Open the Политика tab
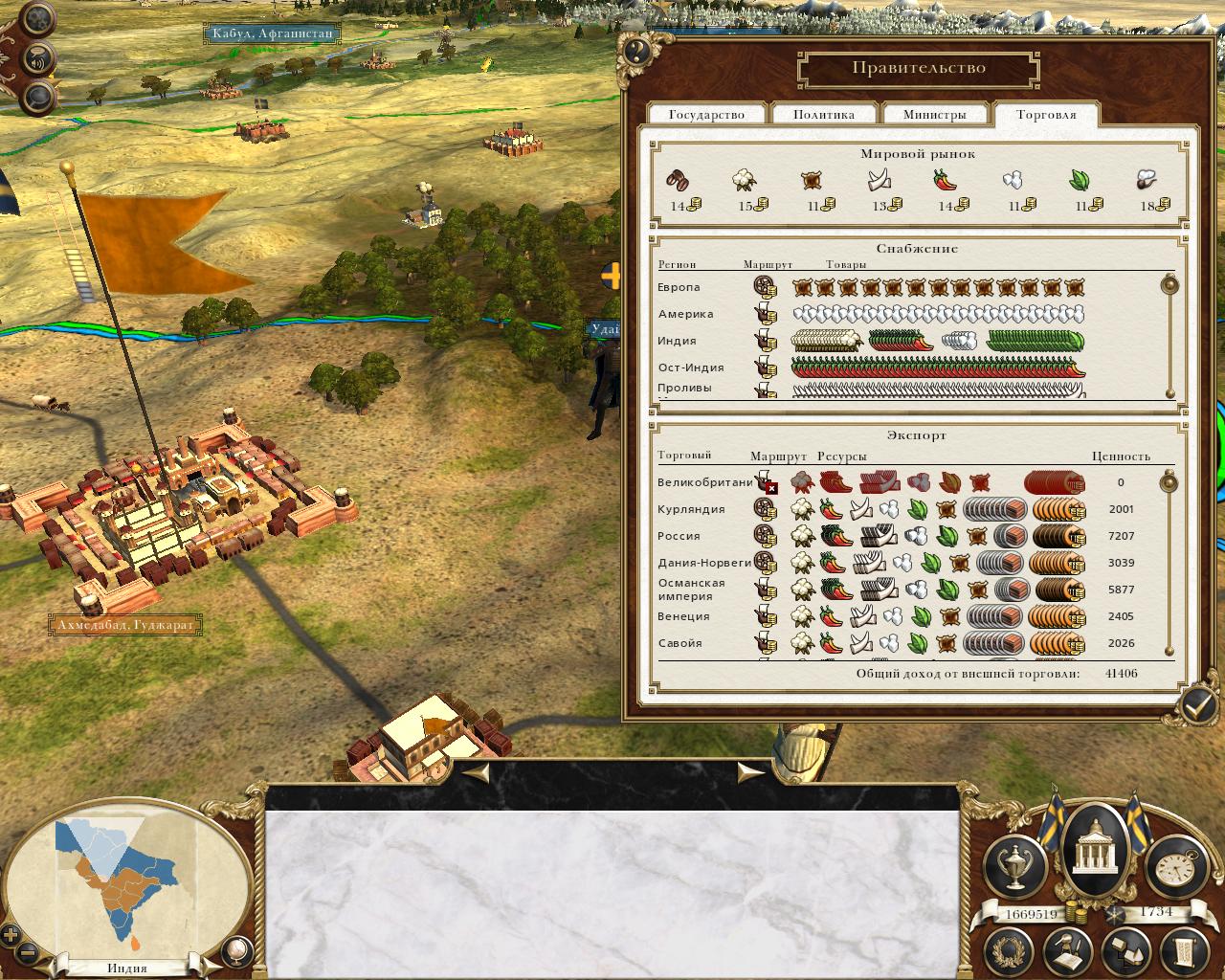The width and height of the screenshot is (1225, 980). pos(823,114)
